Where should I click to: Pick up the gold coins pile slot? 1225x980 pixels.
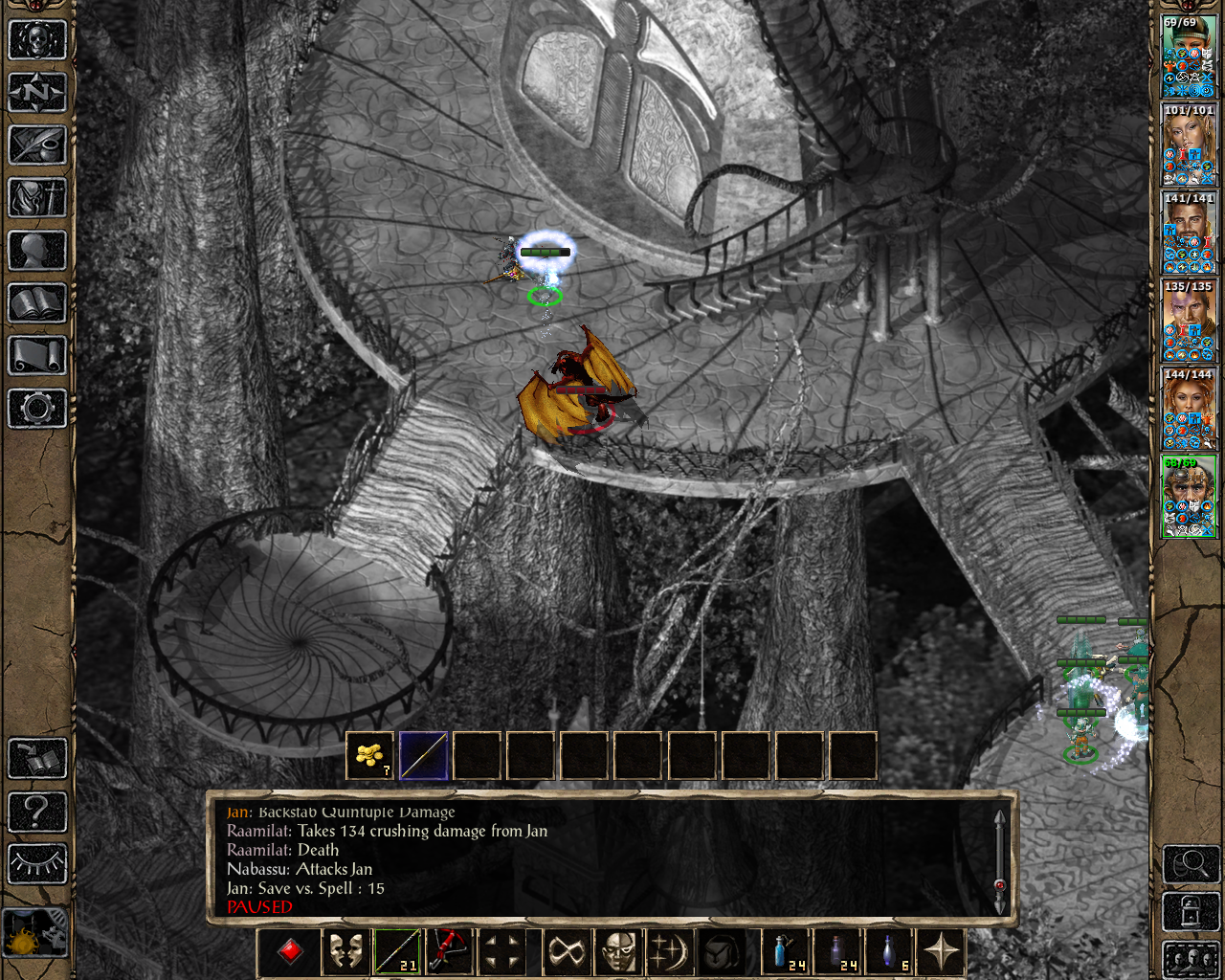point(369,756)
